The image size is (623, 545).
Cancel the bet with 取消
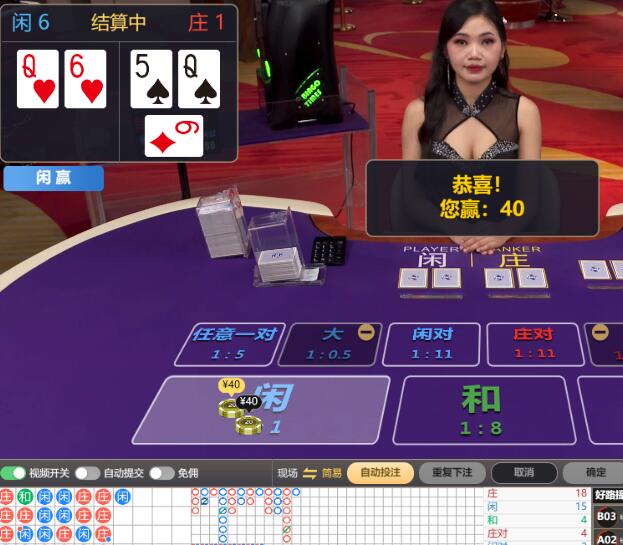point(523,473)
